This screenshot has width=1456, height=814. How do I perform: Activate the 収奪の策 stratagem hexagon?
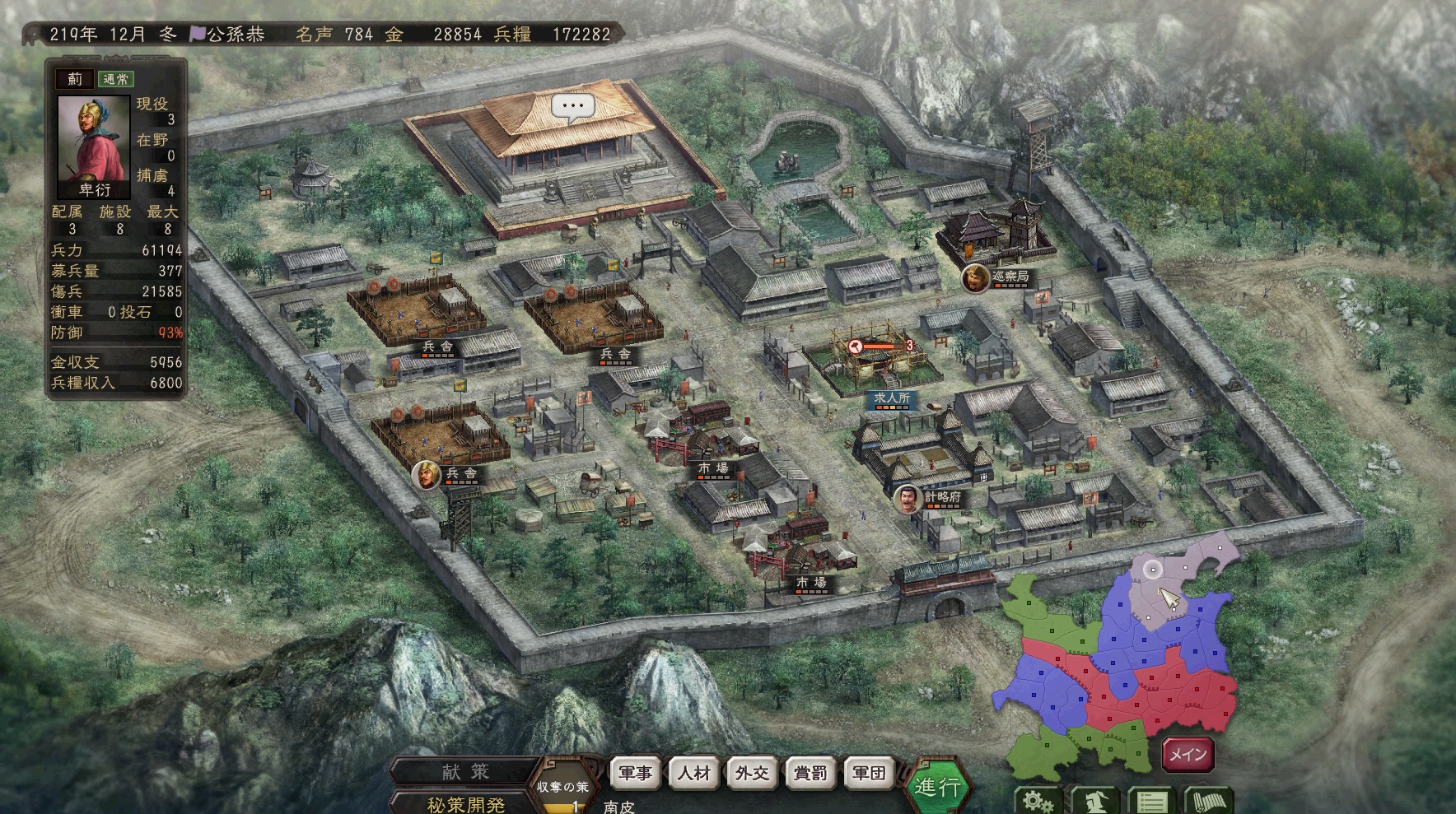pos(563,787)
